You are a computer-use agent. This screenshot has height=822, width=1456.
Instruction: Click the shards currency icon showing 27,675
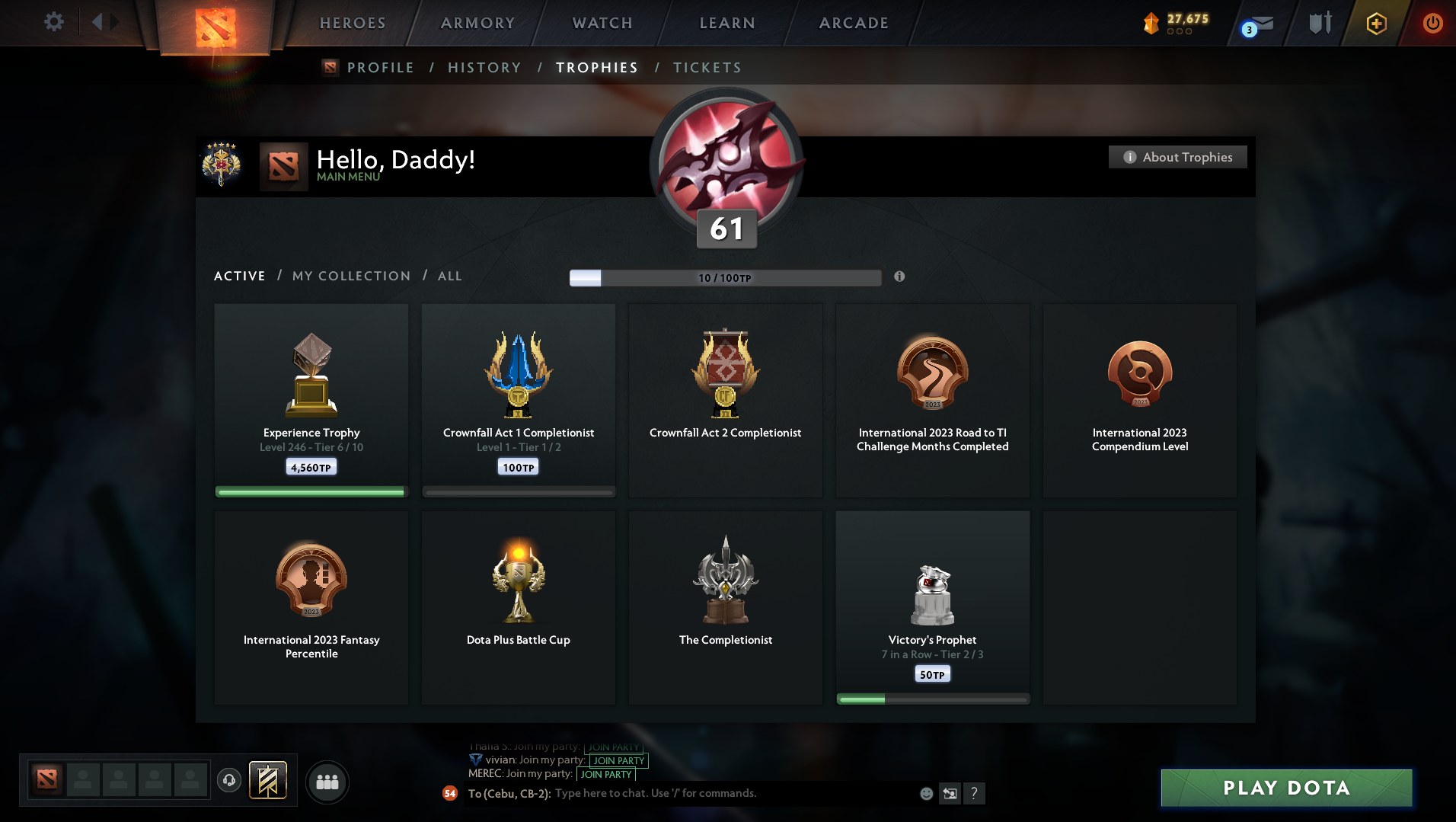tap(1151, 23)
